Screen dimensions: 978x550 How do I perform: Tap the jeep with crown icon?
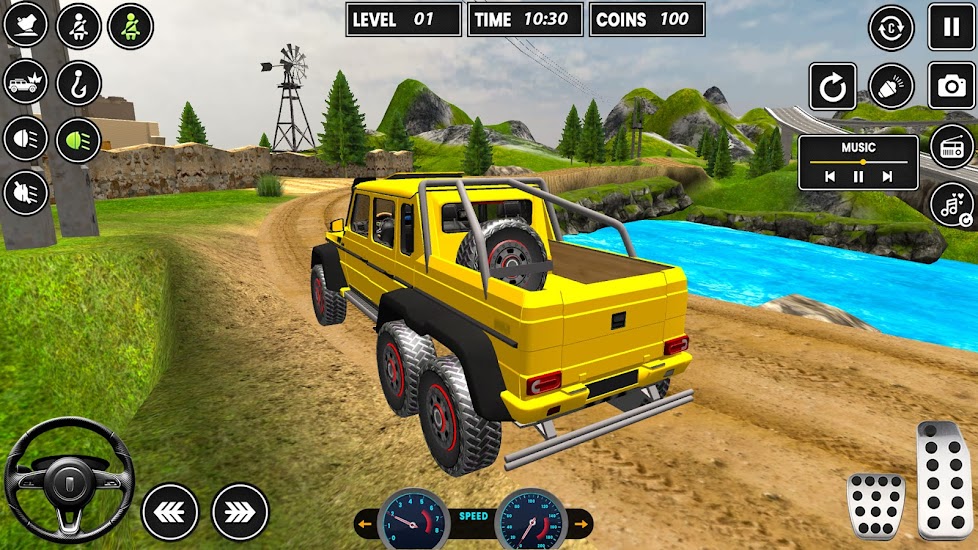click(x=26, y=83)
